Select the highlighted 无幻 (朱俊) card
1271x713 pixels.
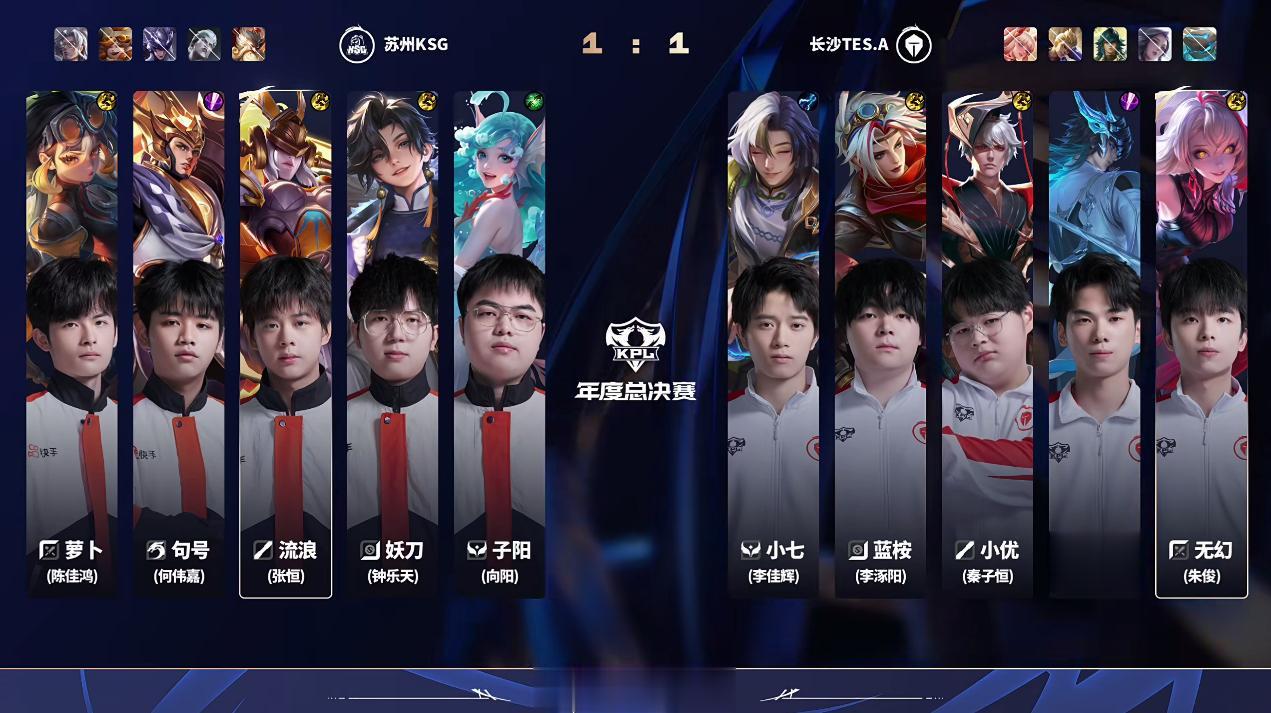click(1201, 345)
